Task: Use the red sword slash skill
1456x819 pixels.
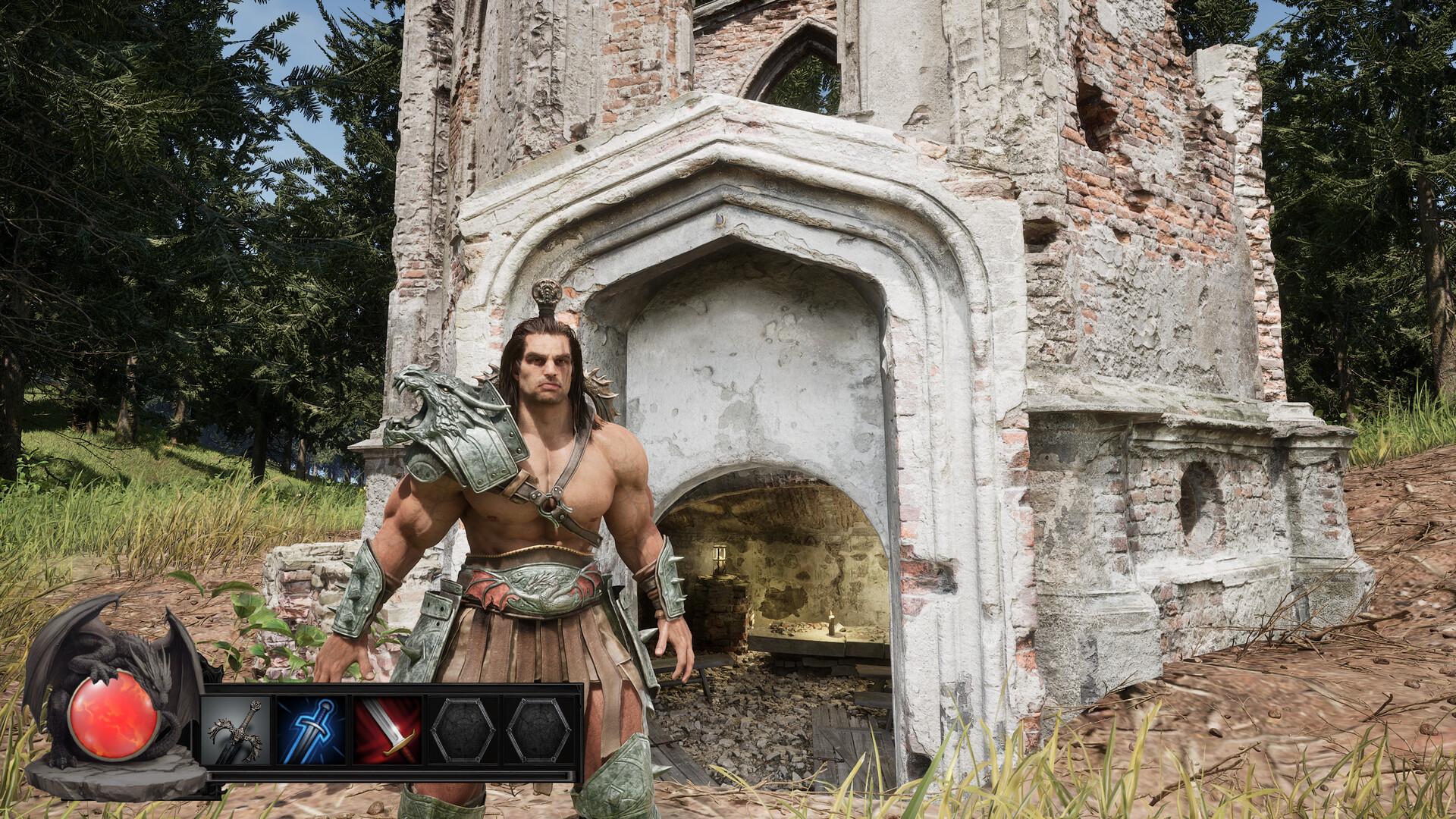Action: point(387,730)
